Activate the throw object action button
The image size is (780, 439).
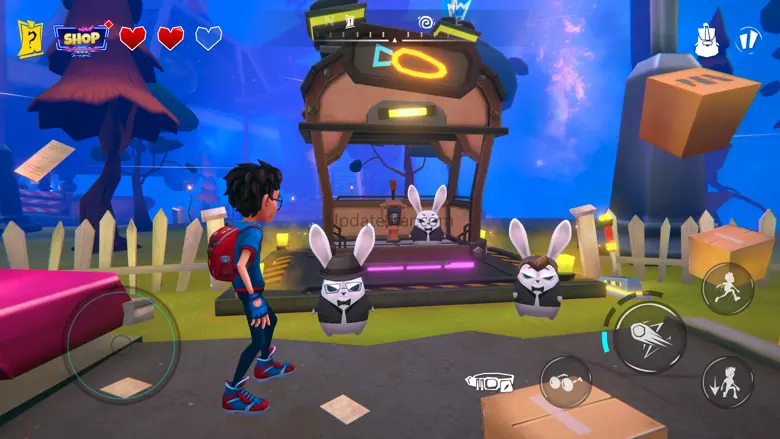tap(649, 337)
